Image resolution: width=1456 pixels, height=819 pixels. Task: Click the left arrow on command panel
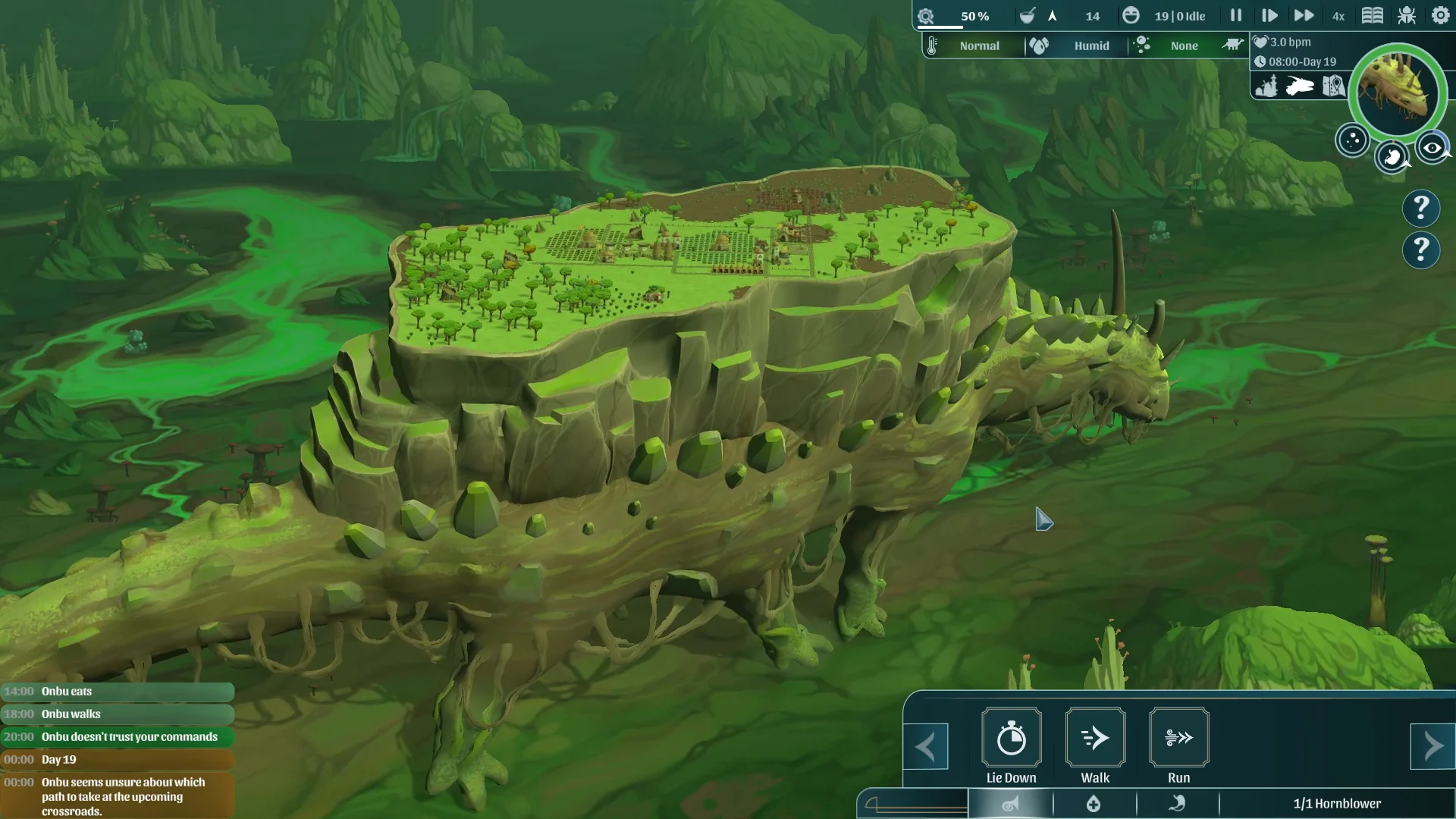tap(926, 747)
